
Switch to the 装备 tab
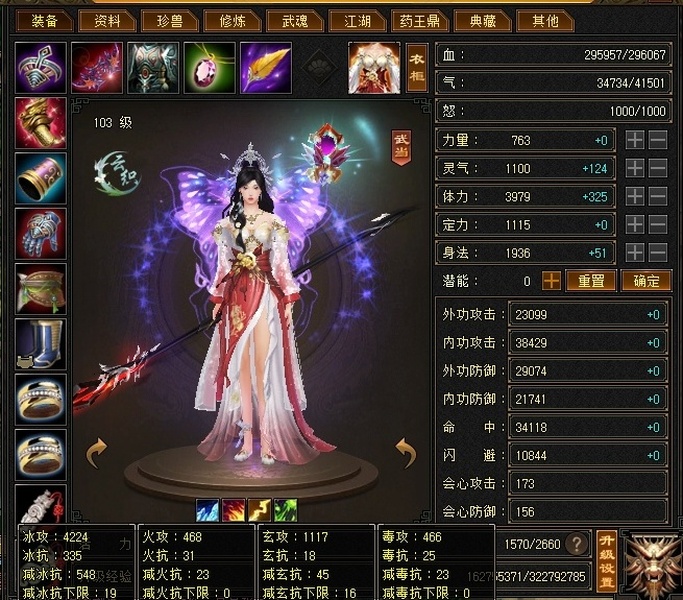(44, 21)
